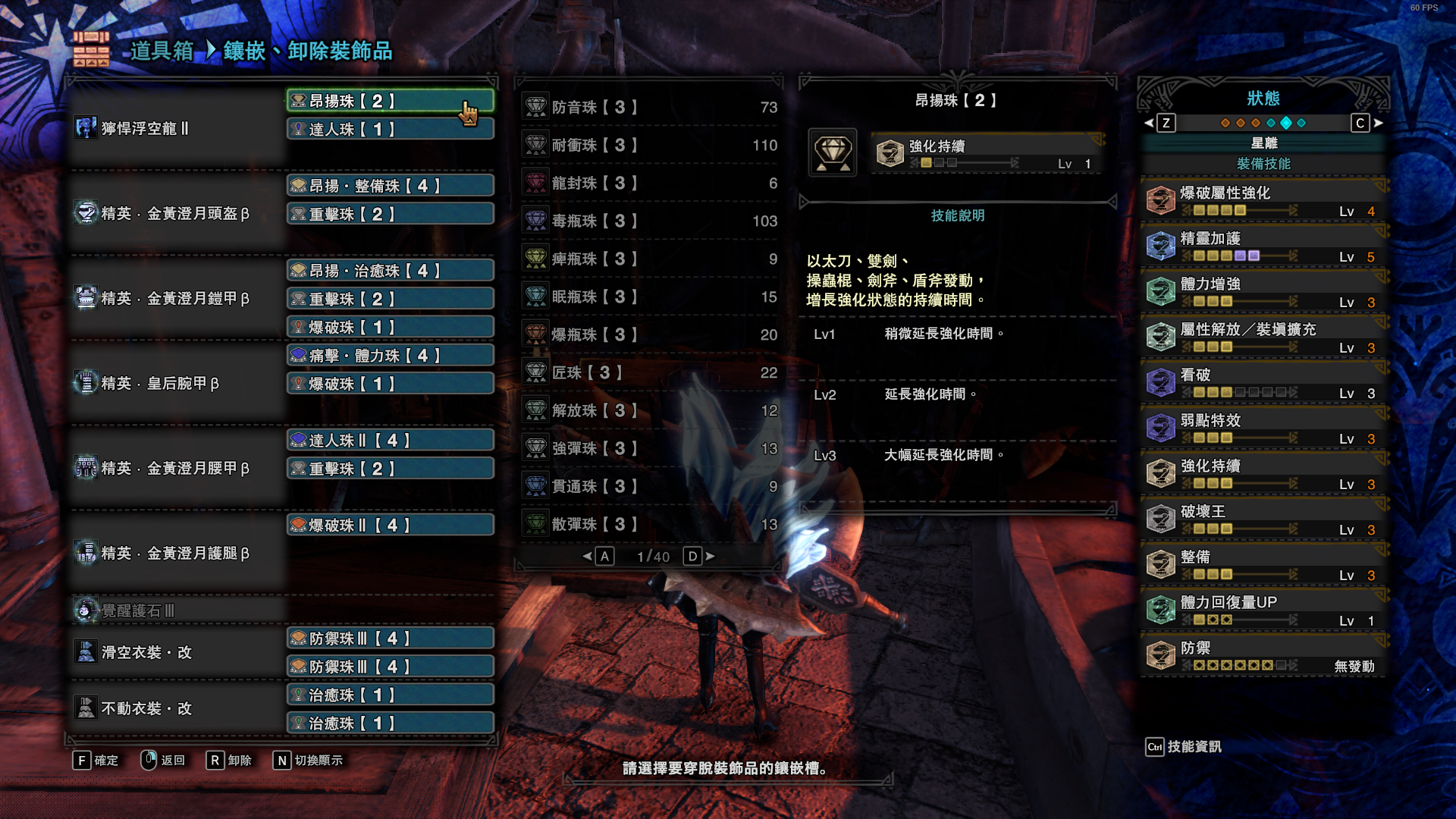Choose the 爆破珠II【4】 slot

point(390,526)
